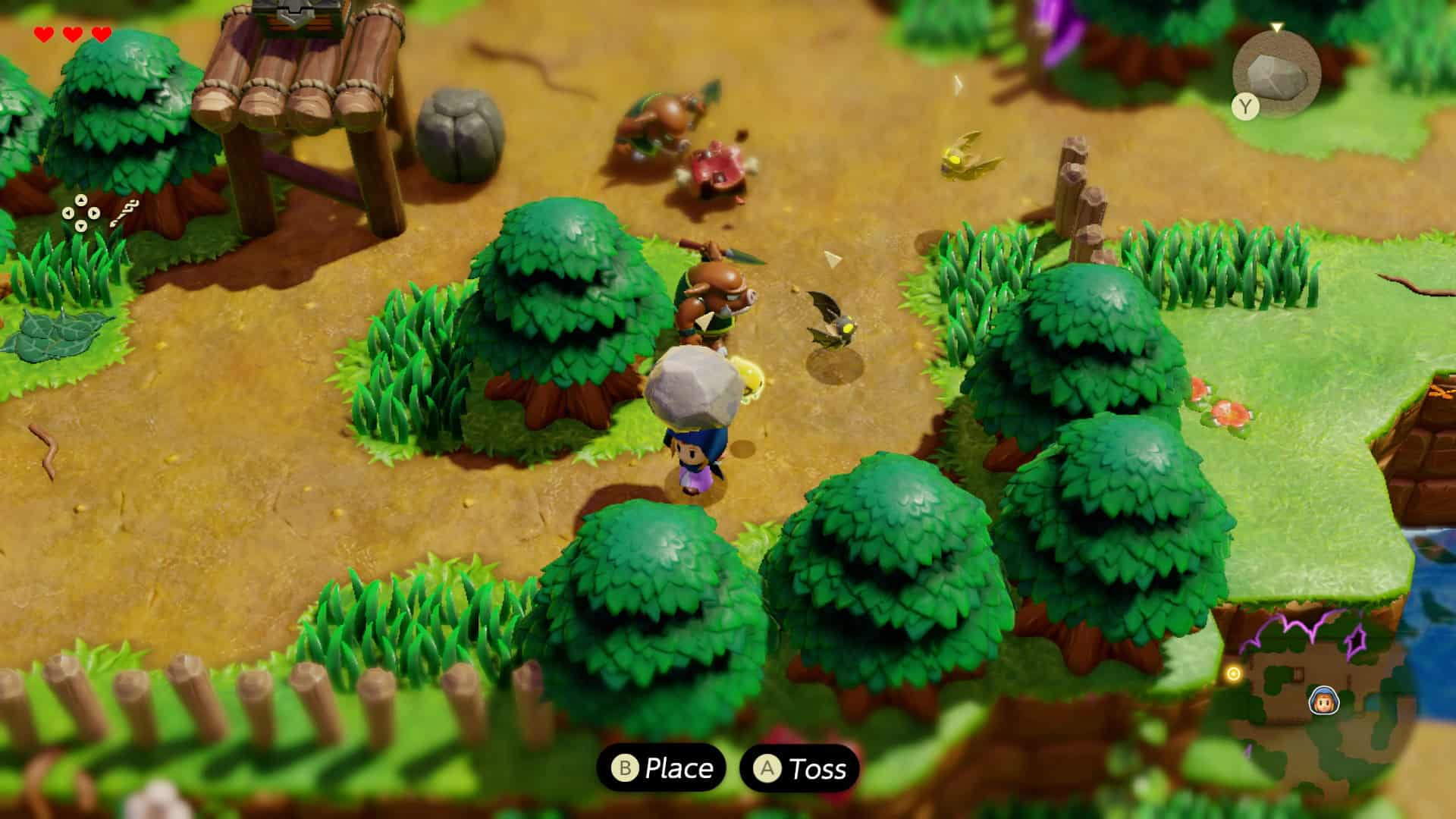Select the first red heart in health meter
The width and height of the screenshot is (1456, 819).
click(44, 34)
